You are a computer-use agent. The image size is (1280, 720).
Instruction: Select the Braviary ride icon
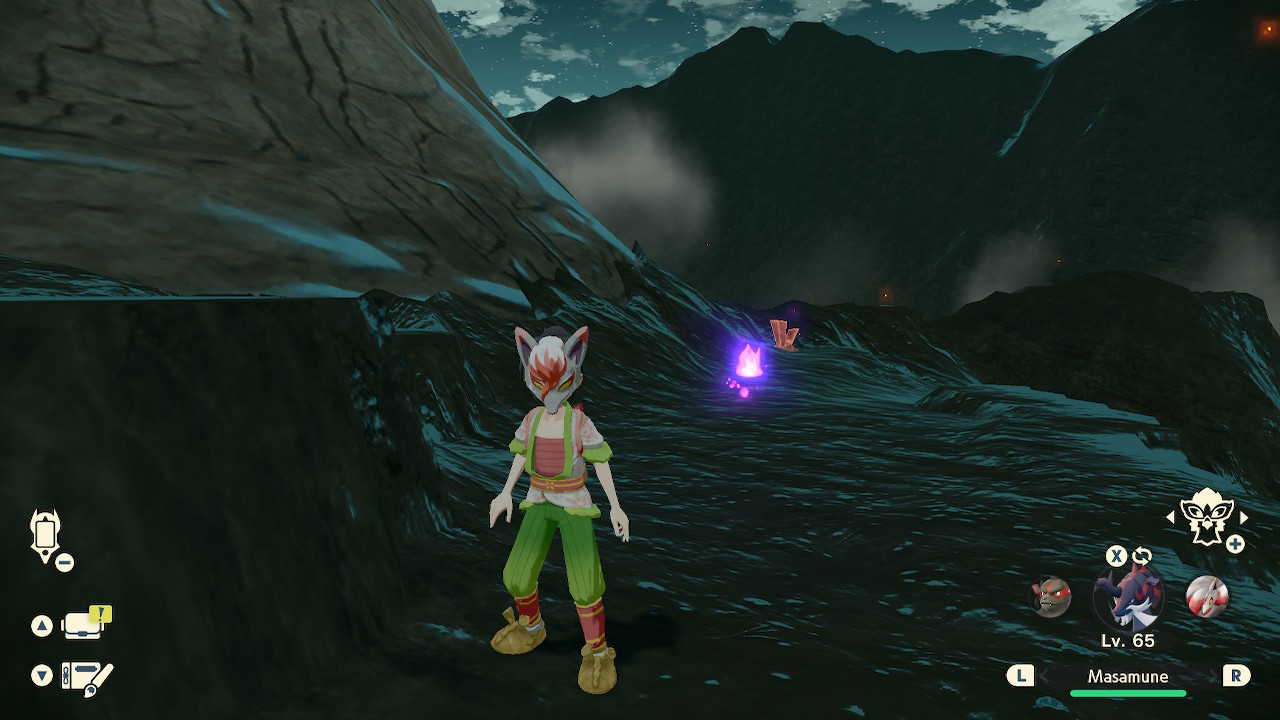point(1206,516)
